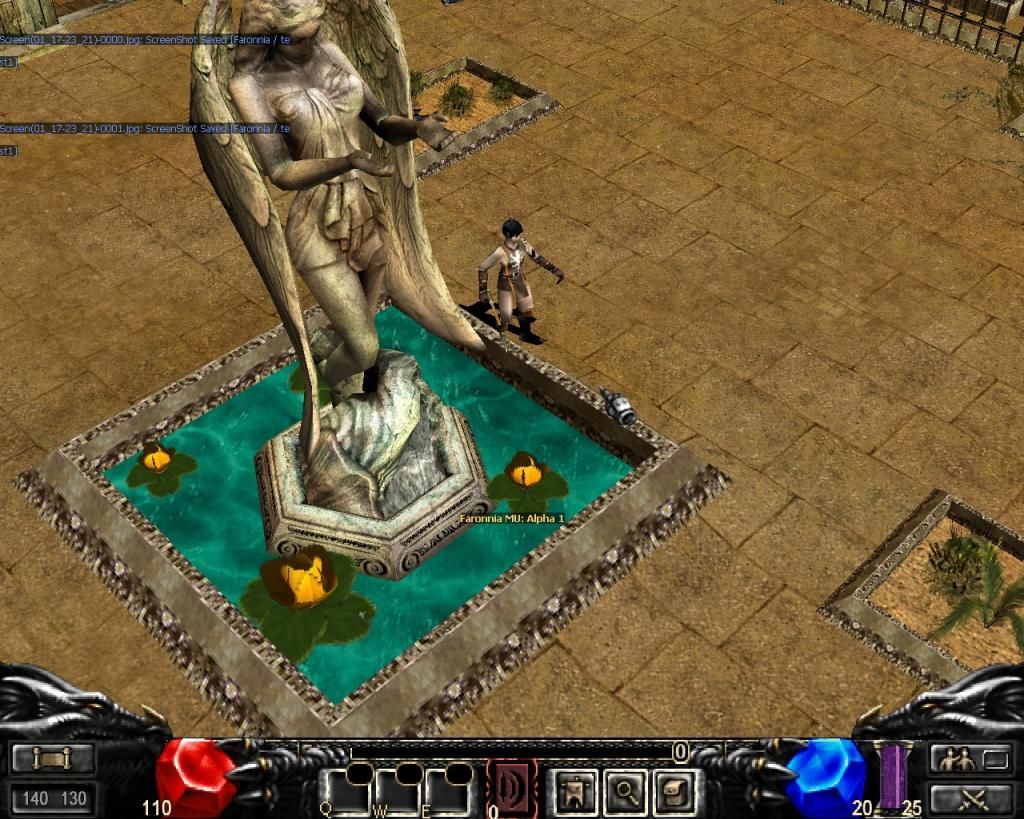
Task: Open the party members button
Action: [x=972, y=759]
